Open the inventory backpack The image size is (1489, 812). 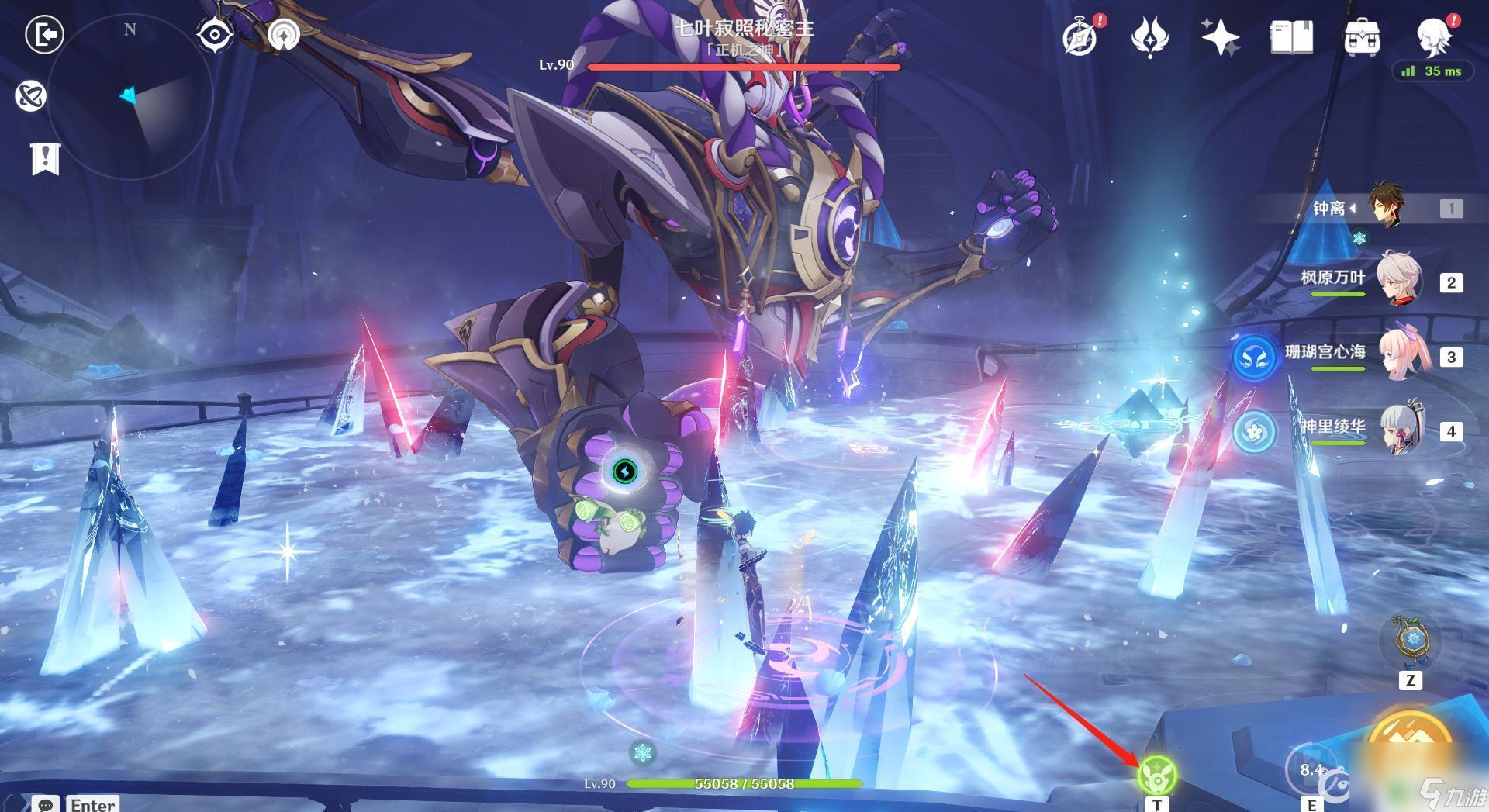point(1362,36)
